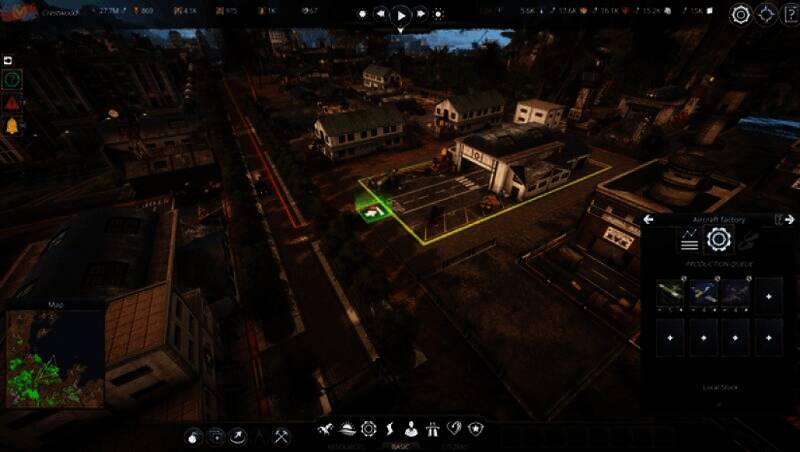This screenshot has width=800, height=452.
Task: Click the crosshair target icon at top right
Action: pos(766,14)
